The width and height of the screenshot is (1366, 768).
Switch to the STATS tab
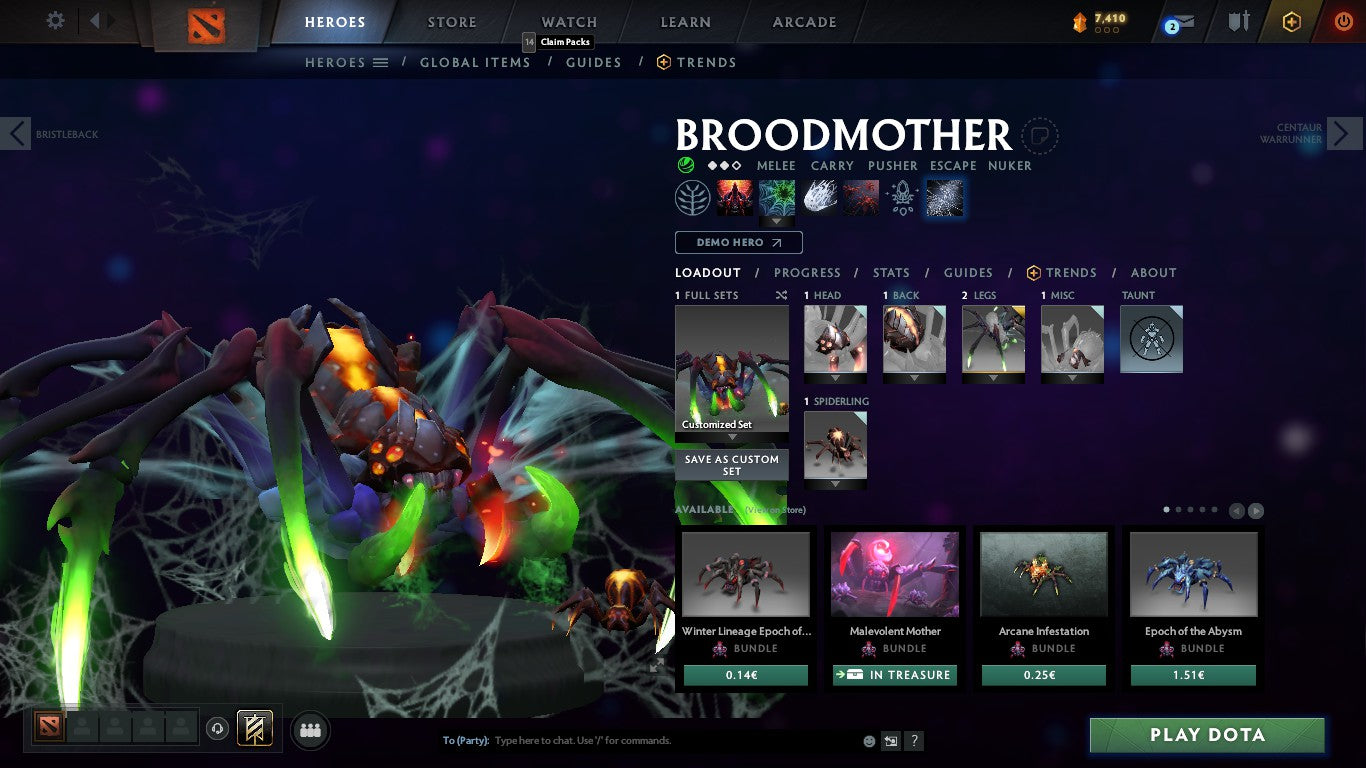click(x=890, y=272)
